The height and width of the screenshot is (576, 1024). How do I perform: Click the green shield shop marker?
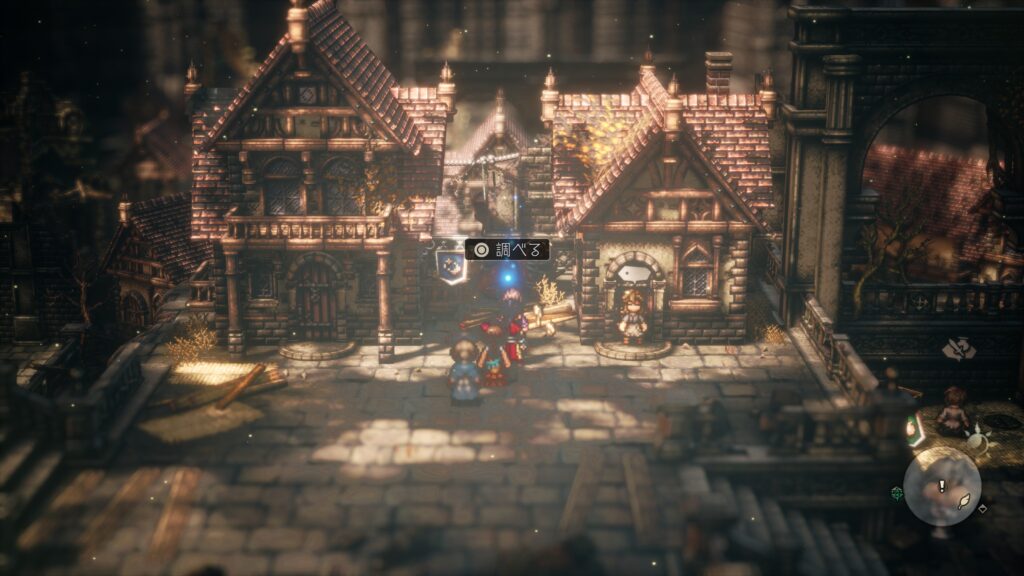(914, 430)
